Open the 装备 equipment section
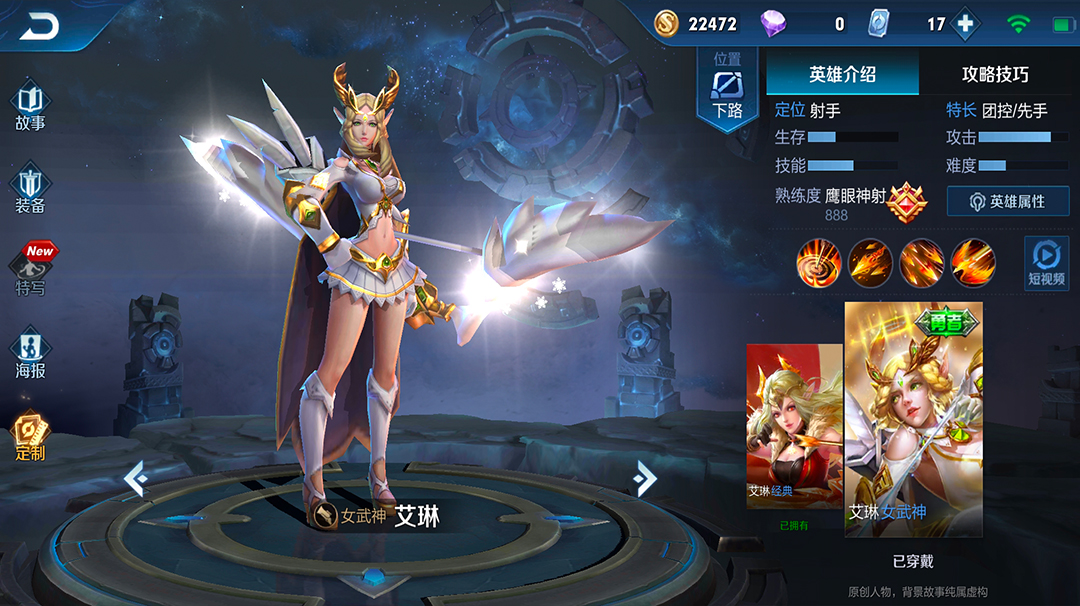The image size is (1080, 606). [x=30, y=191]
